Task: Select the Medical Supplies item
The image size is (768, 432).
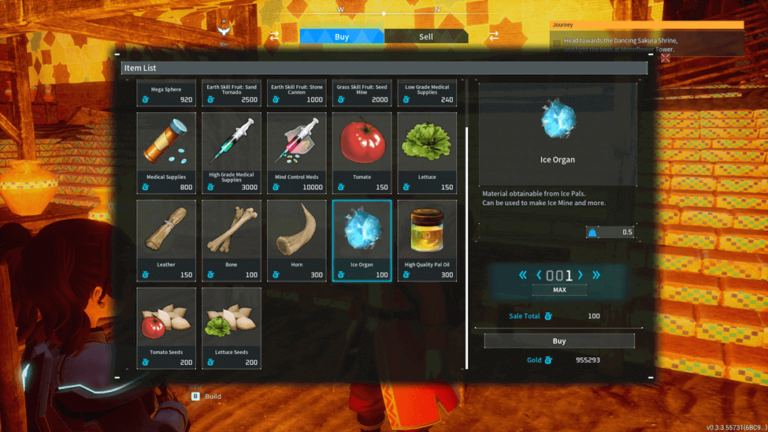Action: pos(166,151)
